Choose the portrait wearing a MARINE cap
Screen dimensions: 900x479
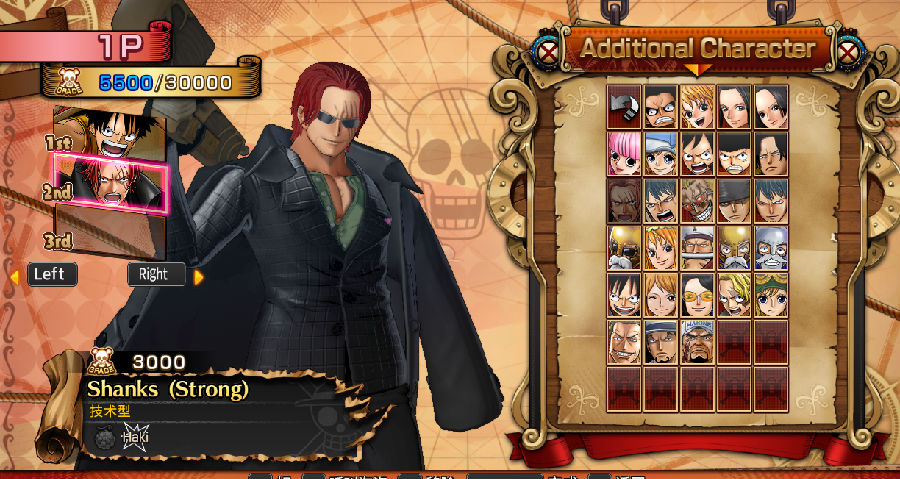pyautogui.click(x=698, y=341)
